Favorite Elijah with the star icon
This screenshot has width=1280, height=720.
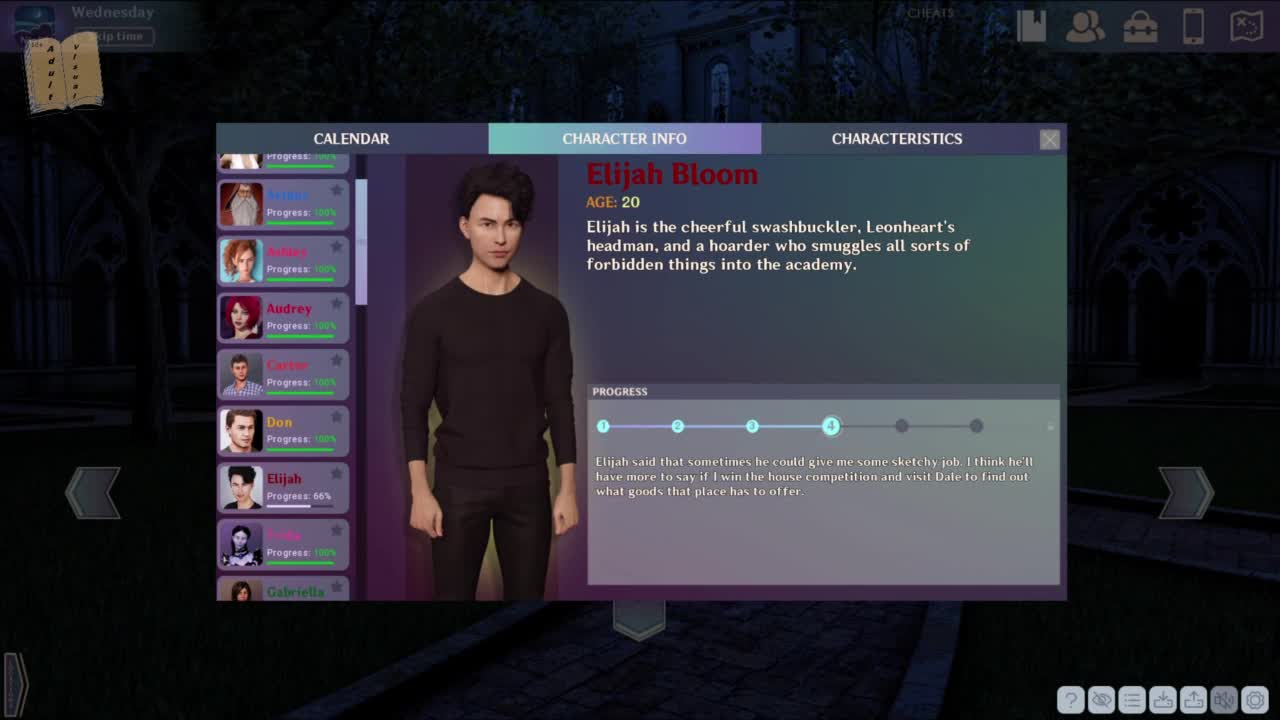click(337, 473)
